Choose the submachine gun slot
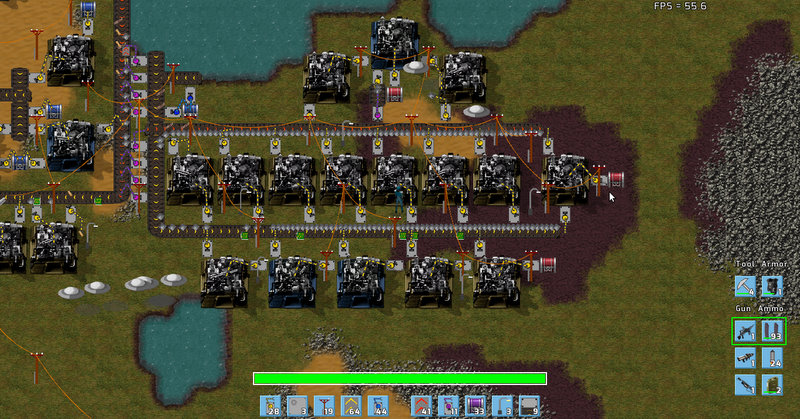The image size is (800, 419). click(x=745, y=330)
